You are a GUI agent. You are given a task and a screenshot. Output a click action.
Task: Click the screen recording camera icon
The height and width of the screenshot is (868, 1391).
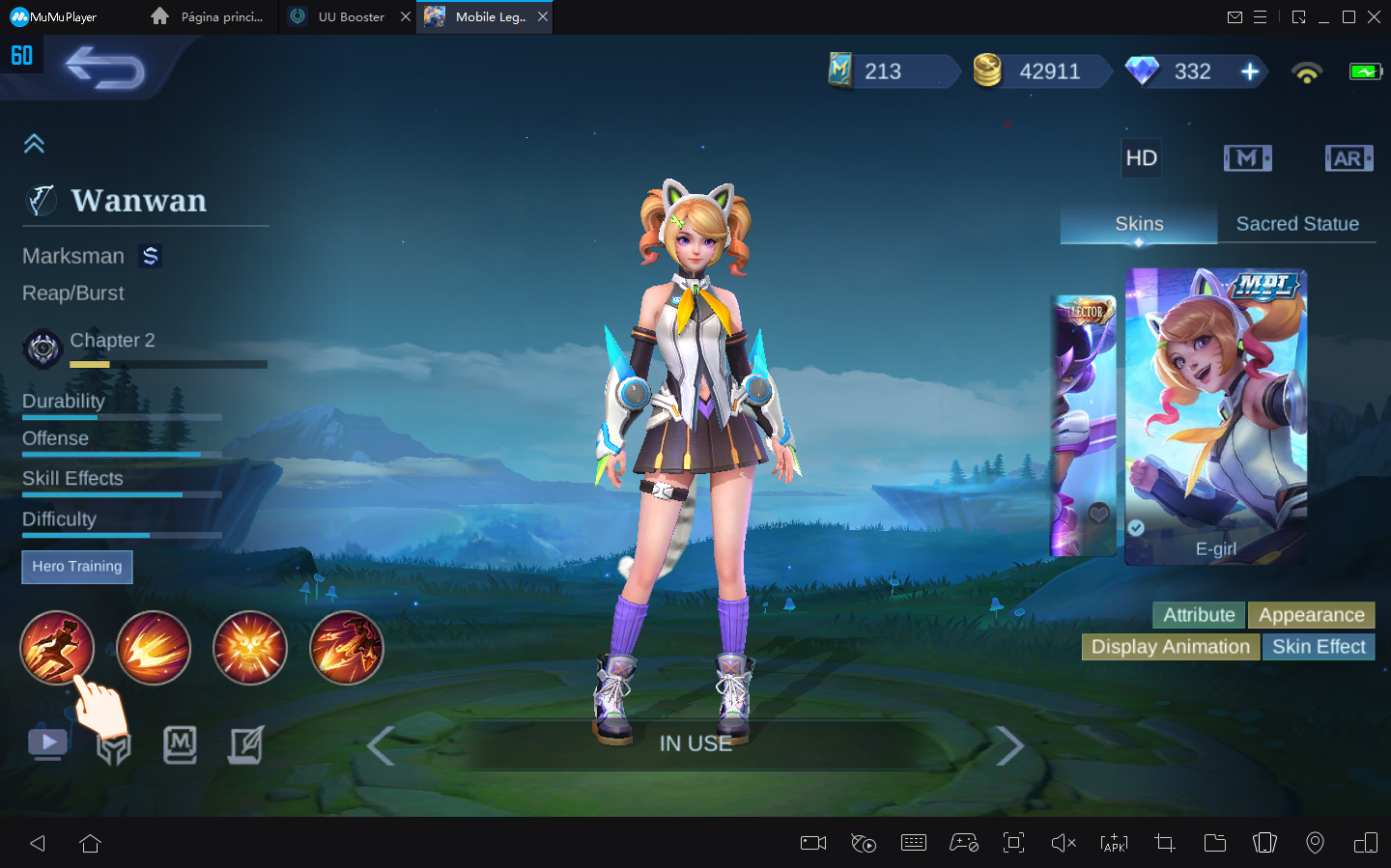coord(812,843)
